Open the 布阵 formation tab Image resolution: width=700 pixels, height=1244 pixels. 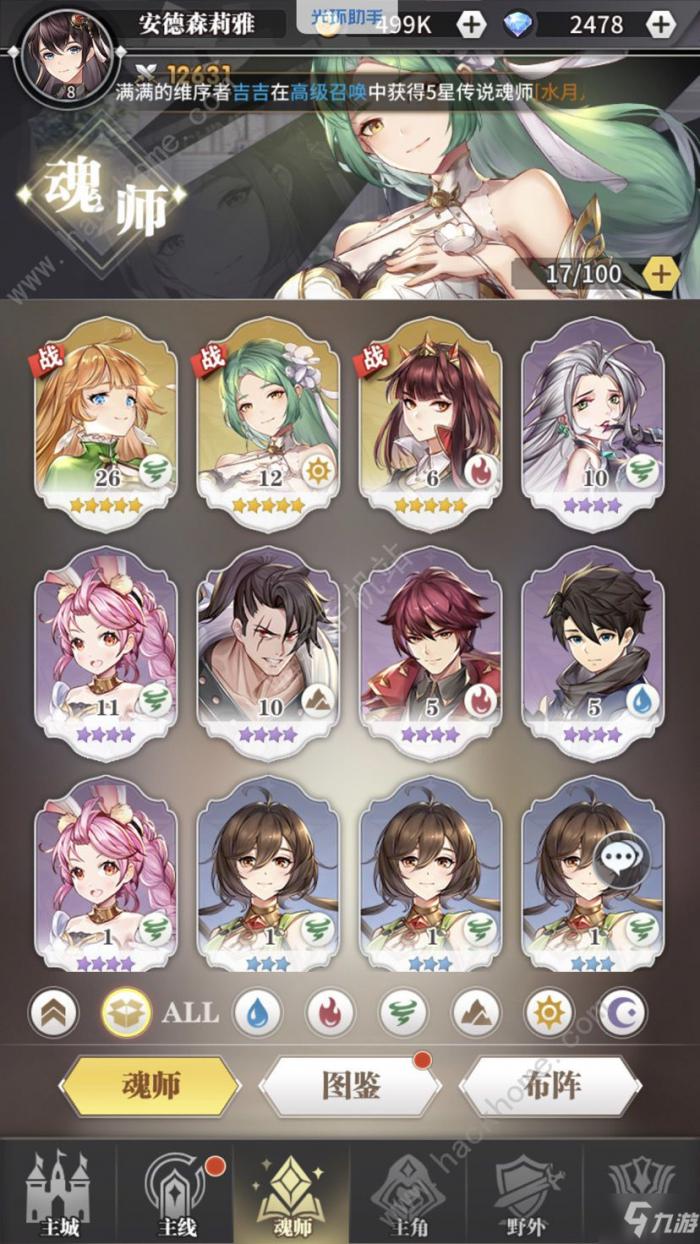point(550,1085)
